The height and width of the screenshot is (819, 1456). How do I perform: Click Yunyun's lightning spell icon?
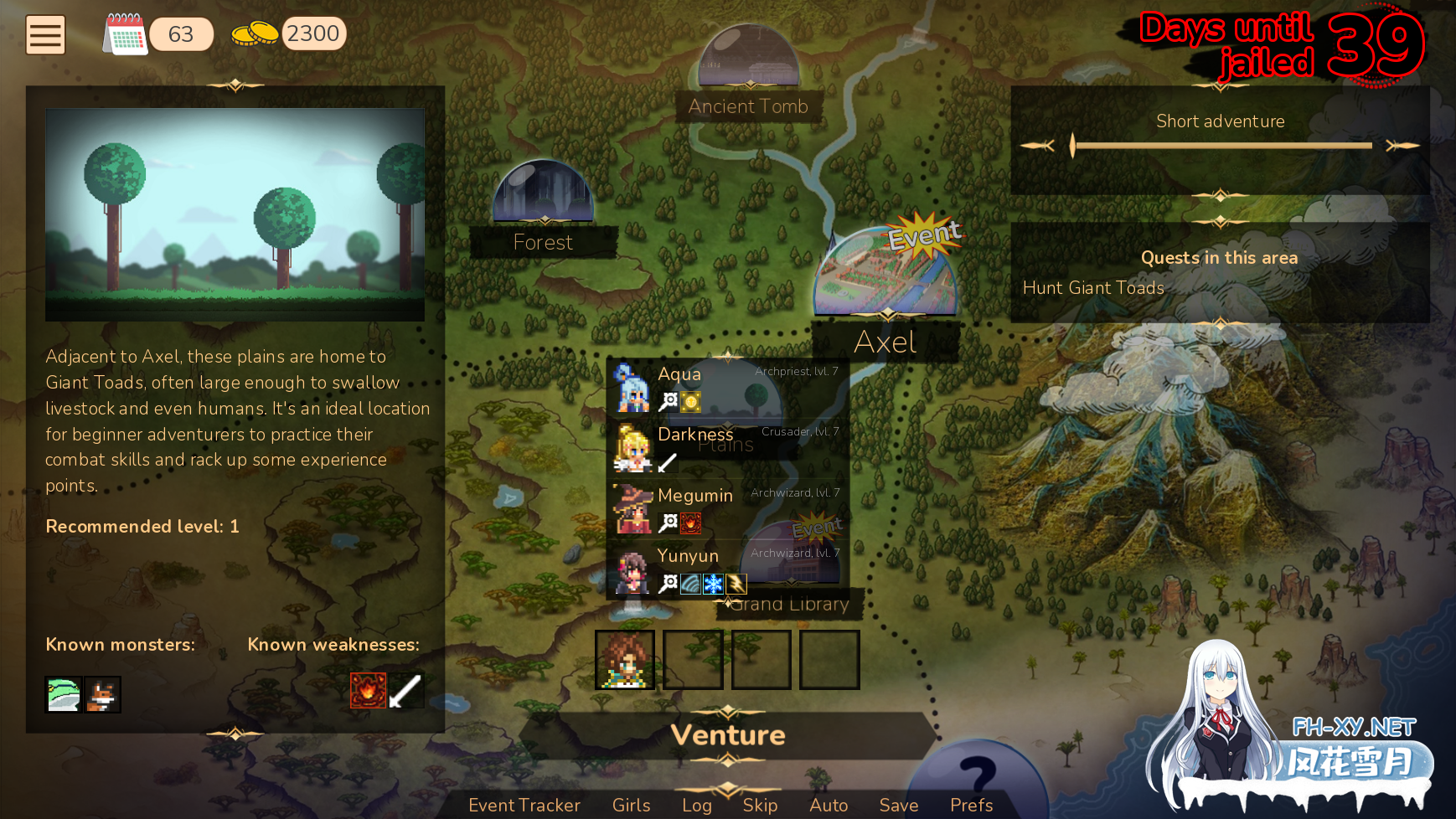[x=735, y=584]
